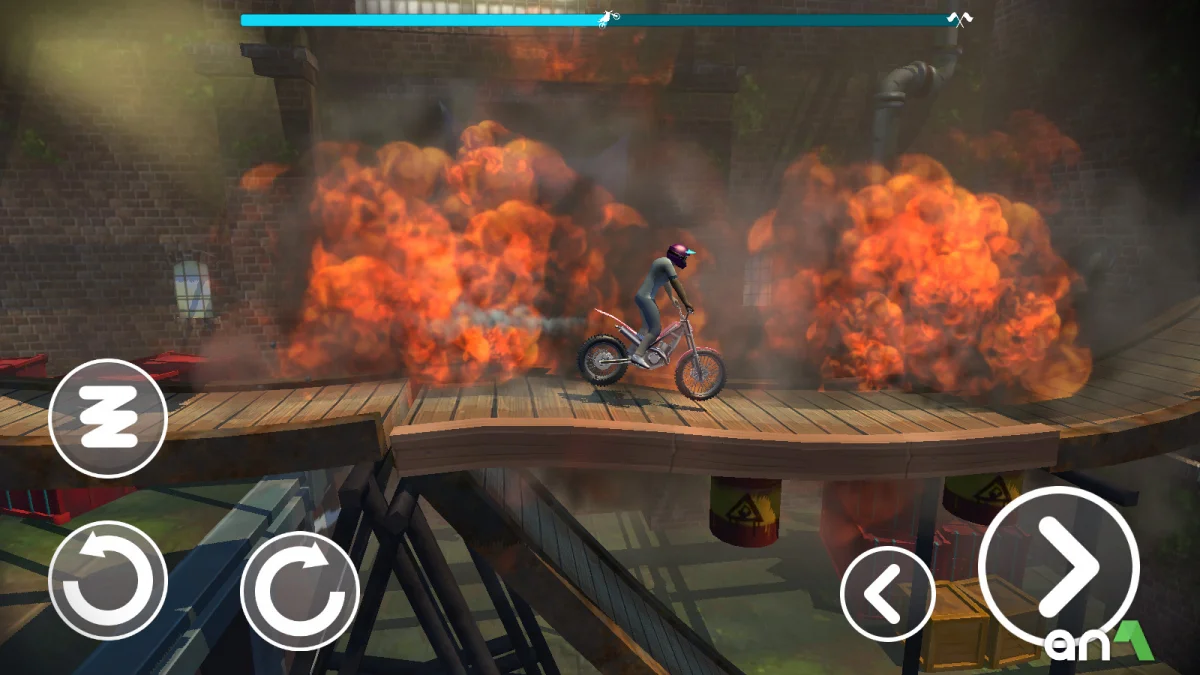Lean back with the counter-clockwise arrow button
The width and height of the screenshot is (1200, 675).
pos(108,581)
